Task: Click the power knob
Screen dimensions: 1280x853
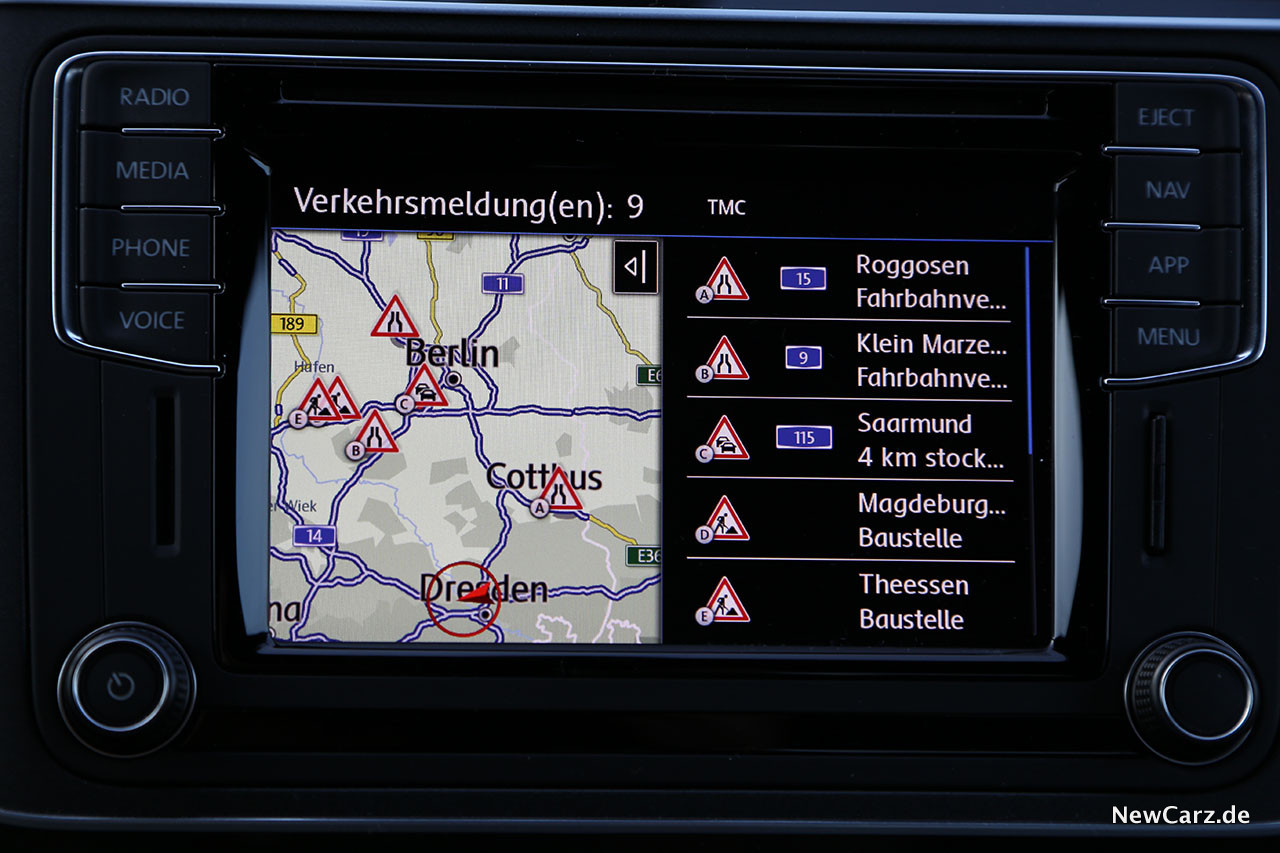Action: tap(124, 687)
